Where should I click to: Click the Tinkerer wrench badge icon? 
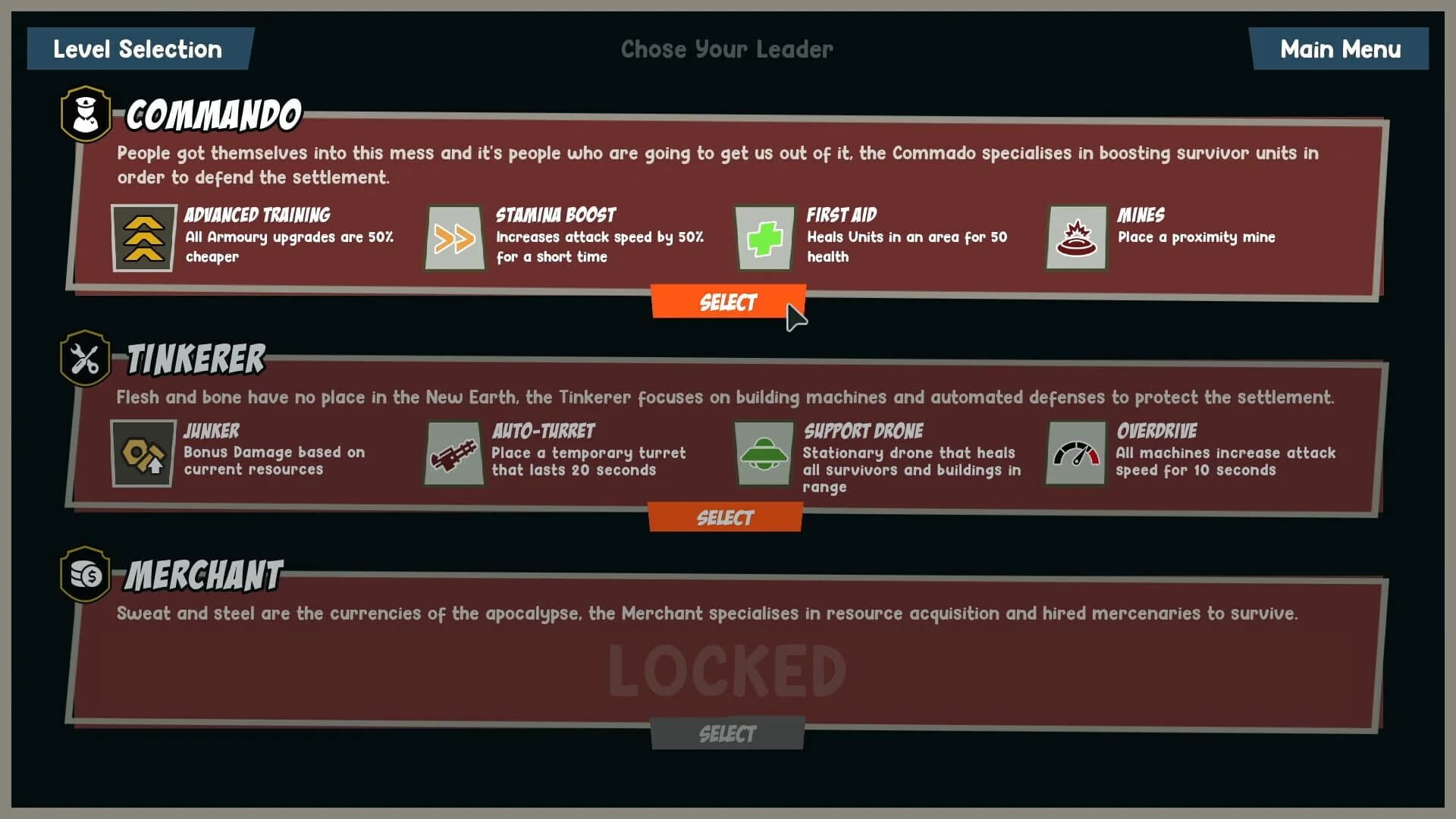point(85,359)
